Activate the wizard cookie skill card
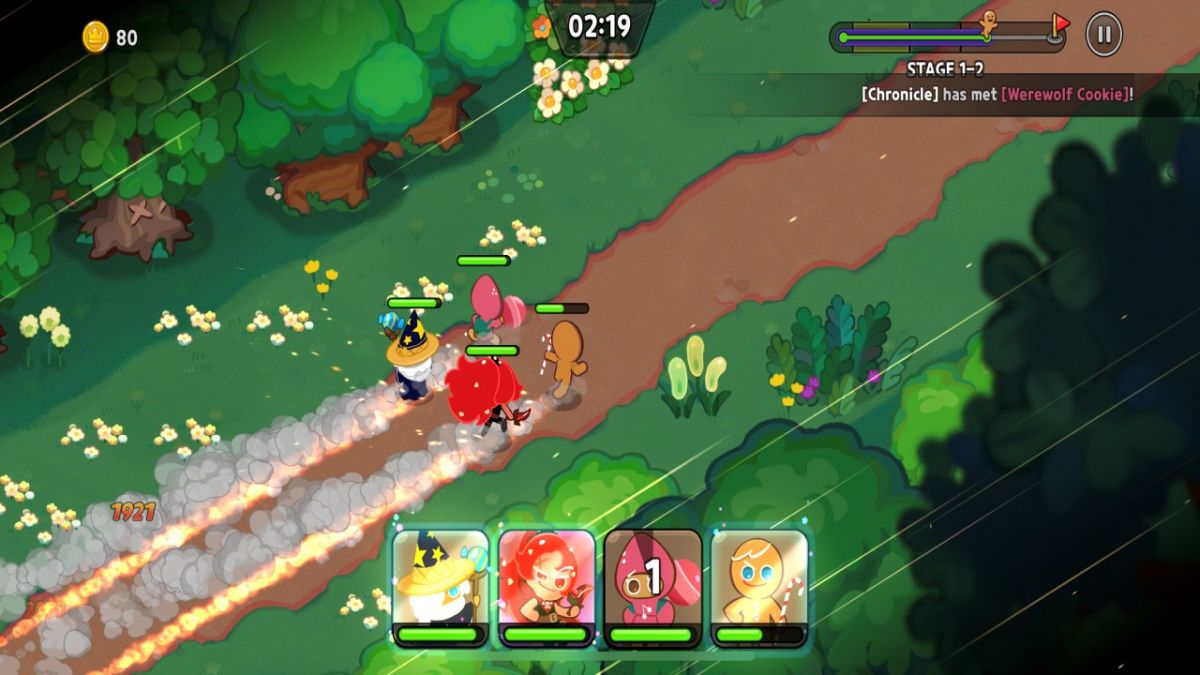The width and height of the screenshot is (1200, 675). 440,585
